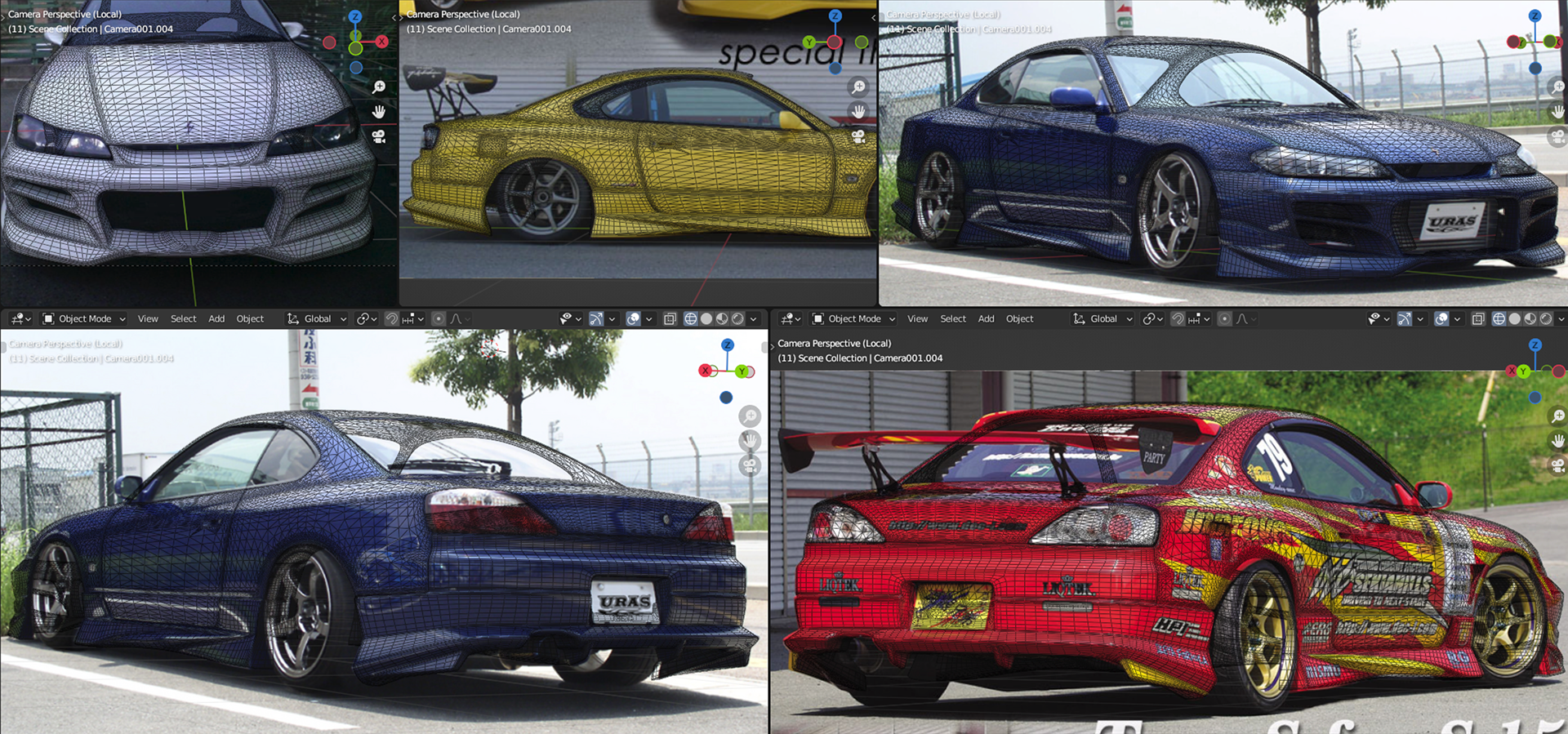Enable proportional editing
This screenshot has width=1568, height=734.
(1225, 318)
